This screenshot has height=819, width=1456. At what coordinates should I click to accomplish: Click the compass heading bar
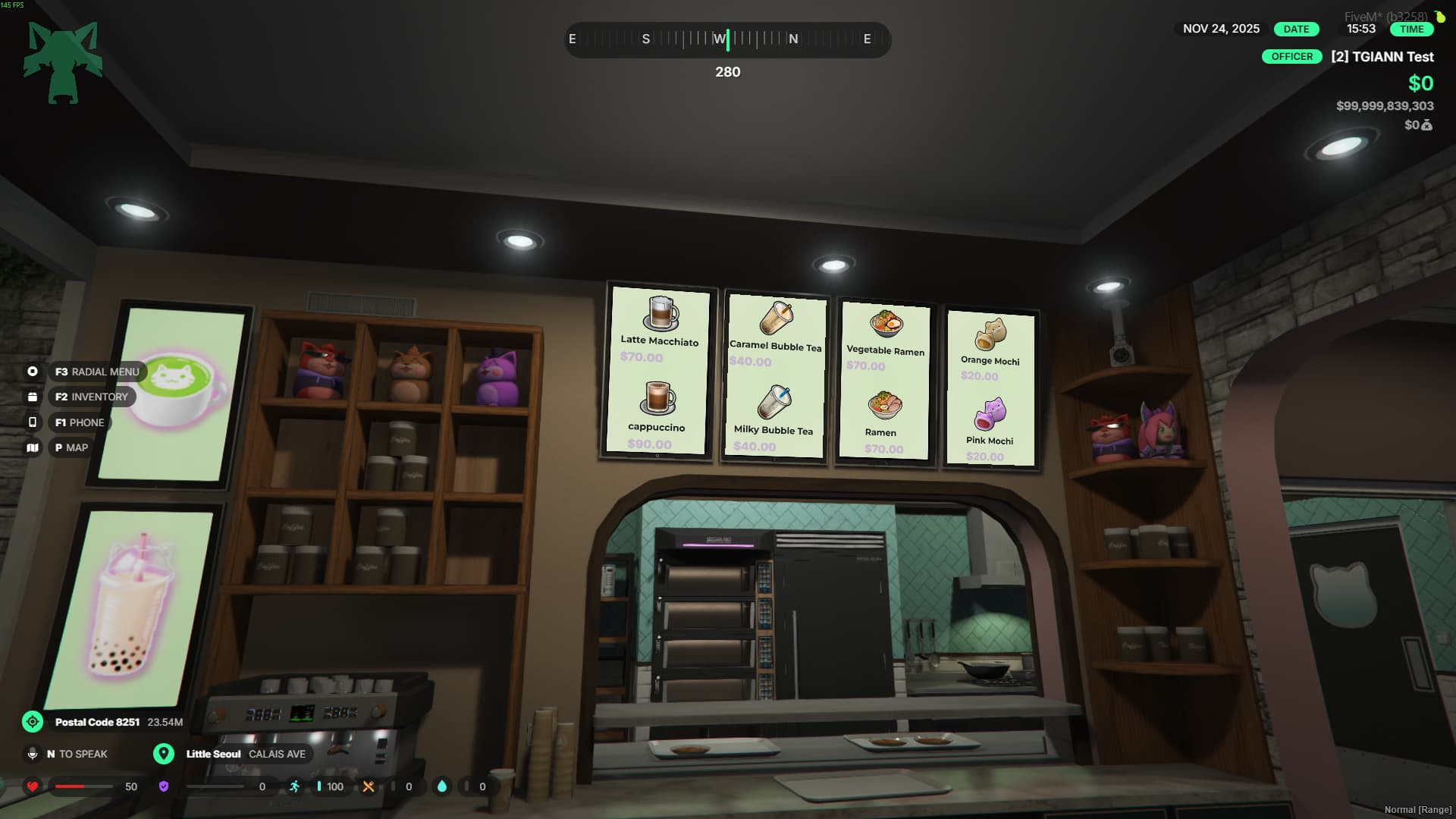[727, 39]
